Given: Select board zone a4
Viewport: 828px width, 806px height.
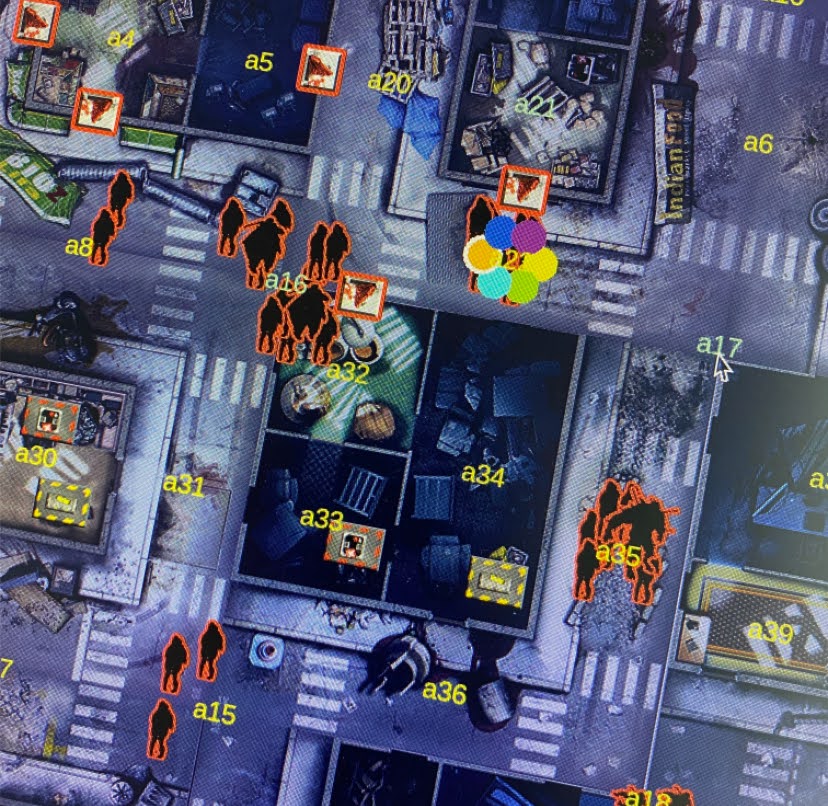Looking at the screenshot, I should 121,39.
